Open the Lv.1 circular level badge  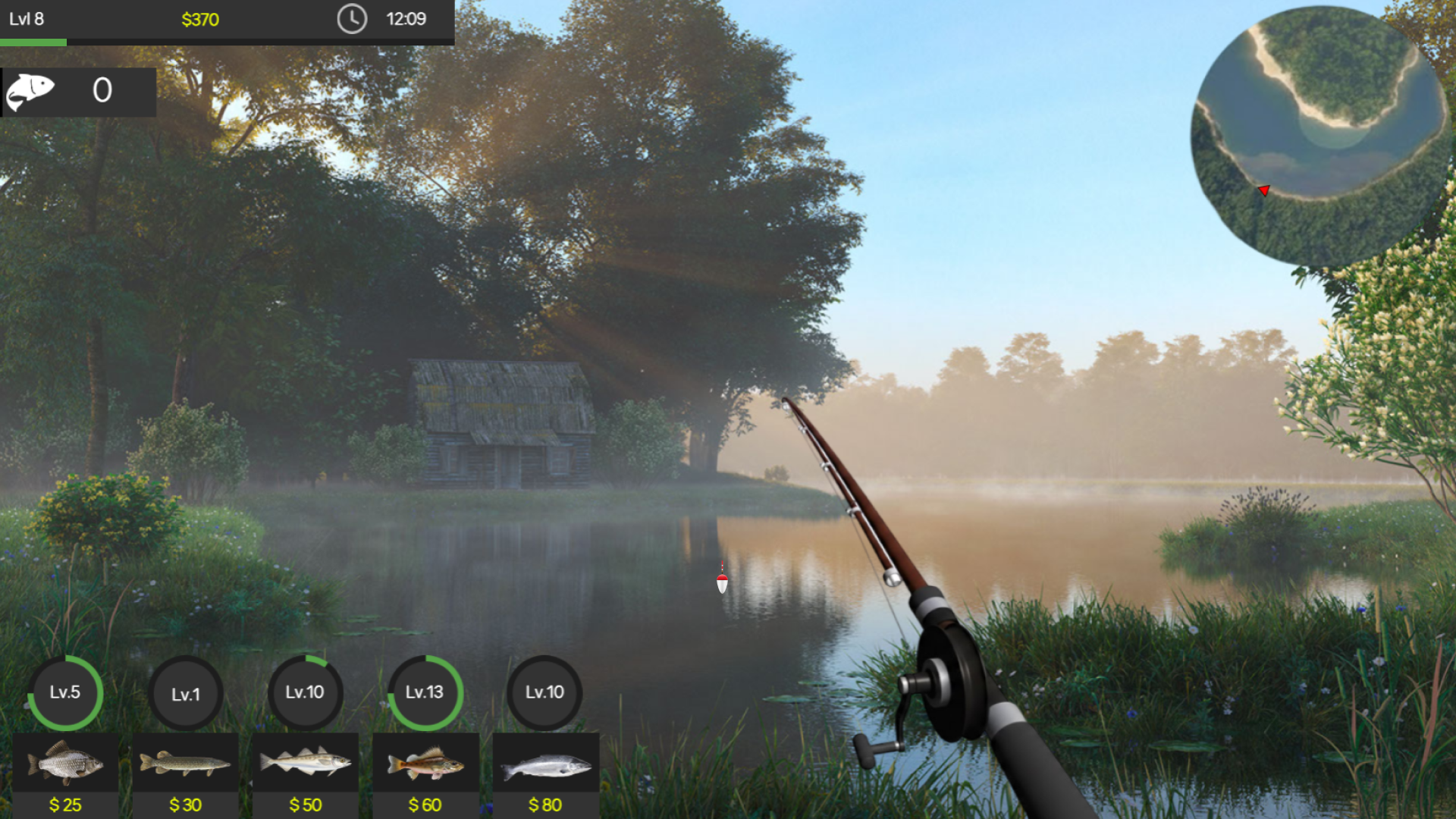click(x=186, y=692)
